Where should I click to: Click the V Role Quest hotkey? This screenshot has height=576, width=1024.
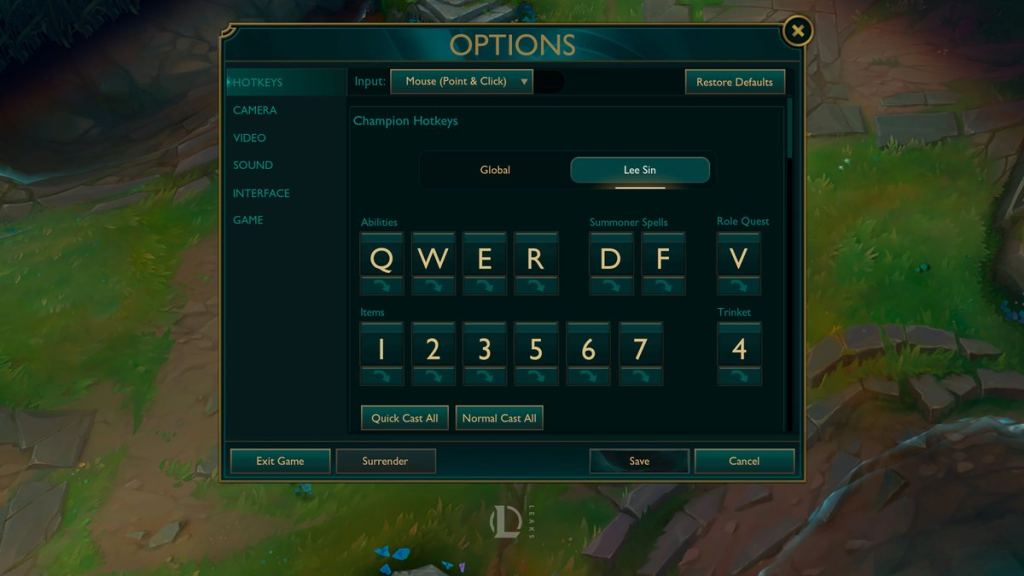tap(739, 259)
